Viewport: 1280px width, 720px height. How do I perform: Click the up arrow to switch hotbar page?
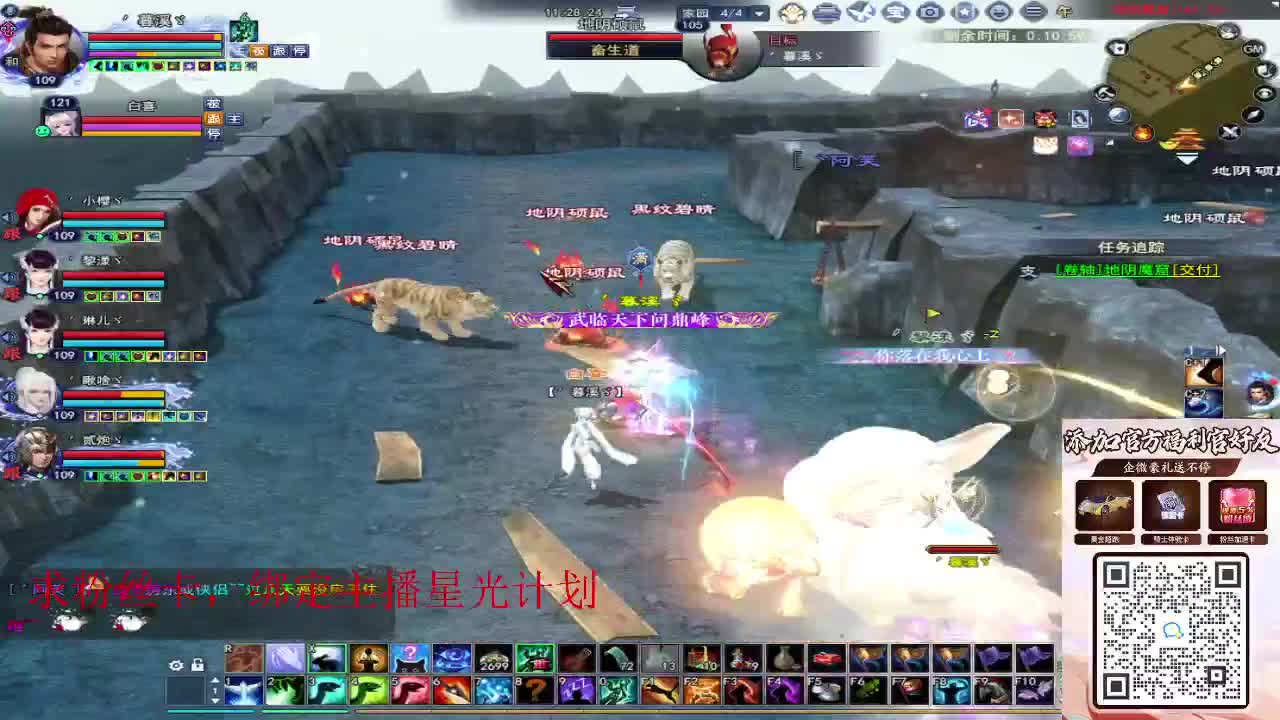[215, 679]
